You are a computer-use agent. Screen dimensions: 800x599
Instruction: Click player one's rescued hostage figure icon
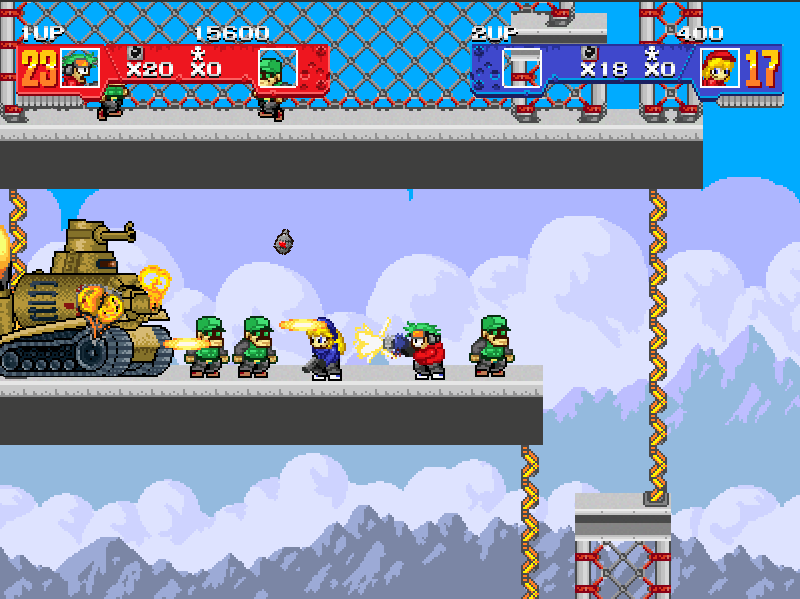[198, 51]
